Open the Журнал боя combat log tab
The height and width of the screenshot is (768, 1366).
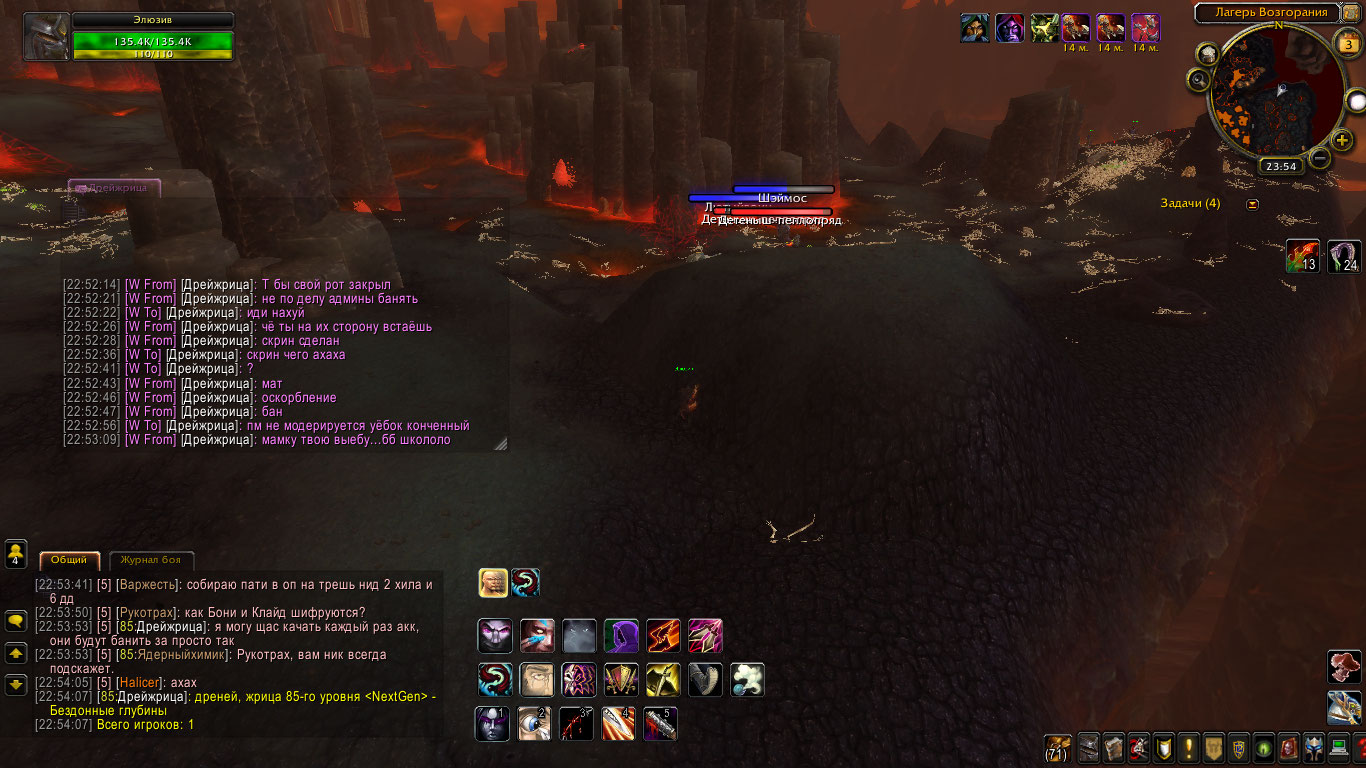pyautogui.click(x=151, y=560)
